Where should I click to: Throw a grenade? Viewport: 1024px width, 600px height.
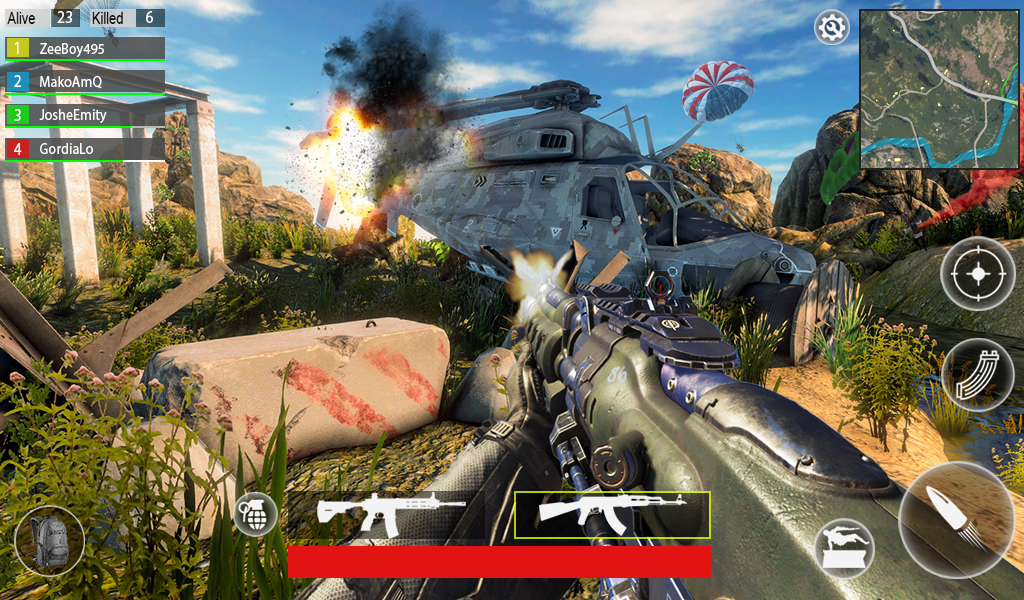(255, 514)
